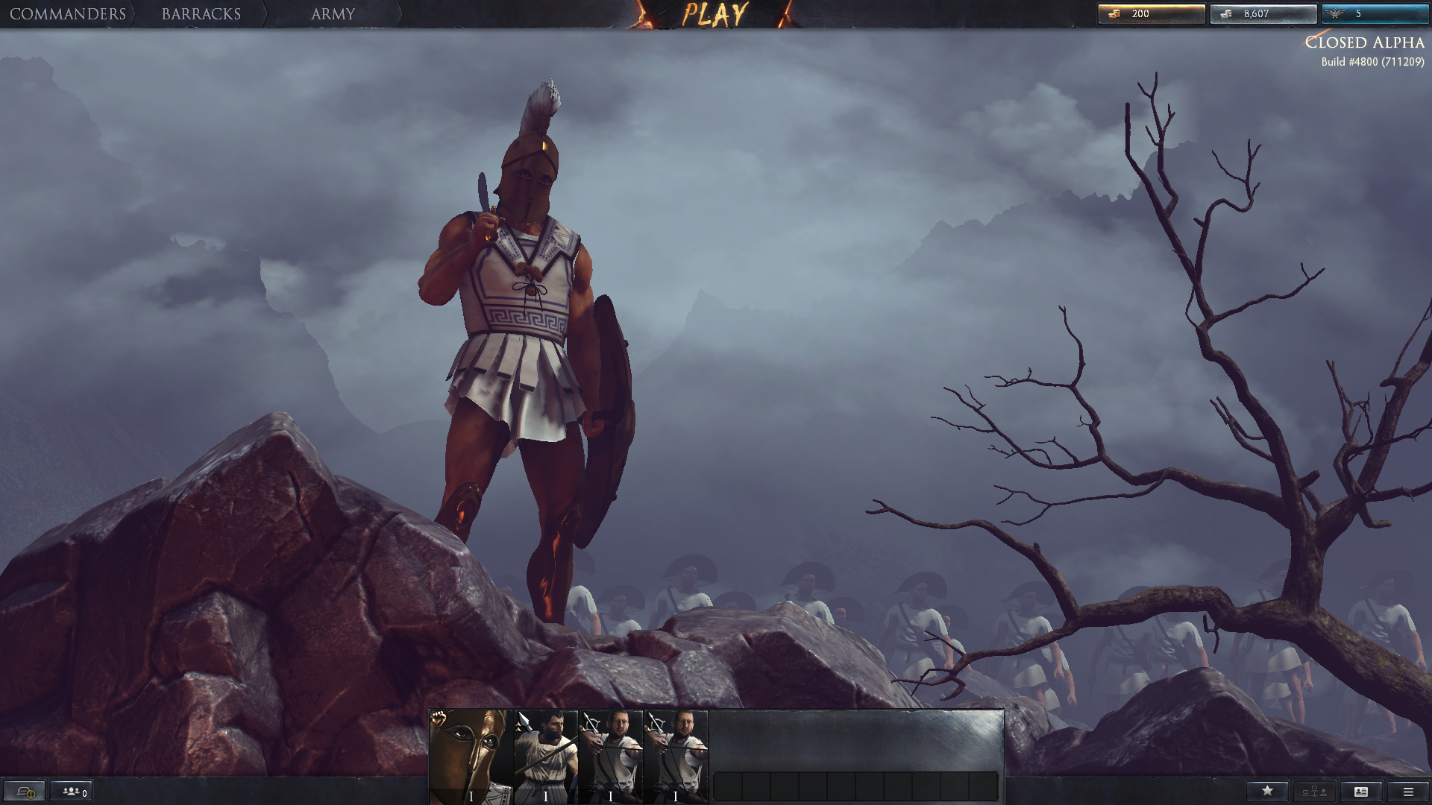Open the party group button showing 0
The width and height of the screenshot is (1432, 805).
tap(72, 791)
